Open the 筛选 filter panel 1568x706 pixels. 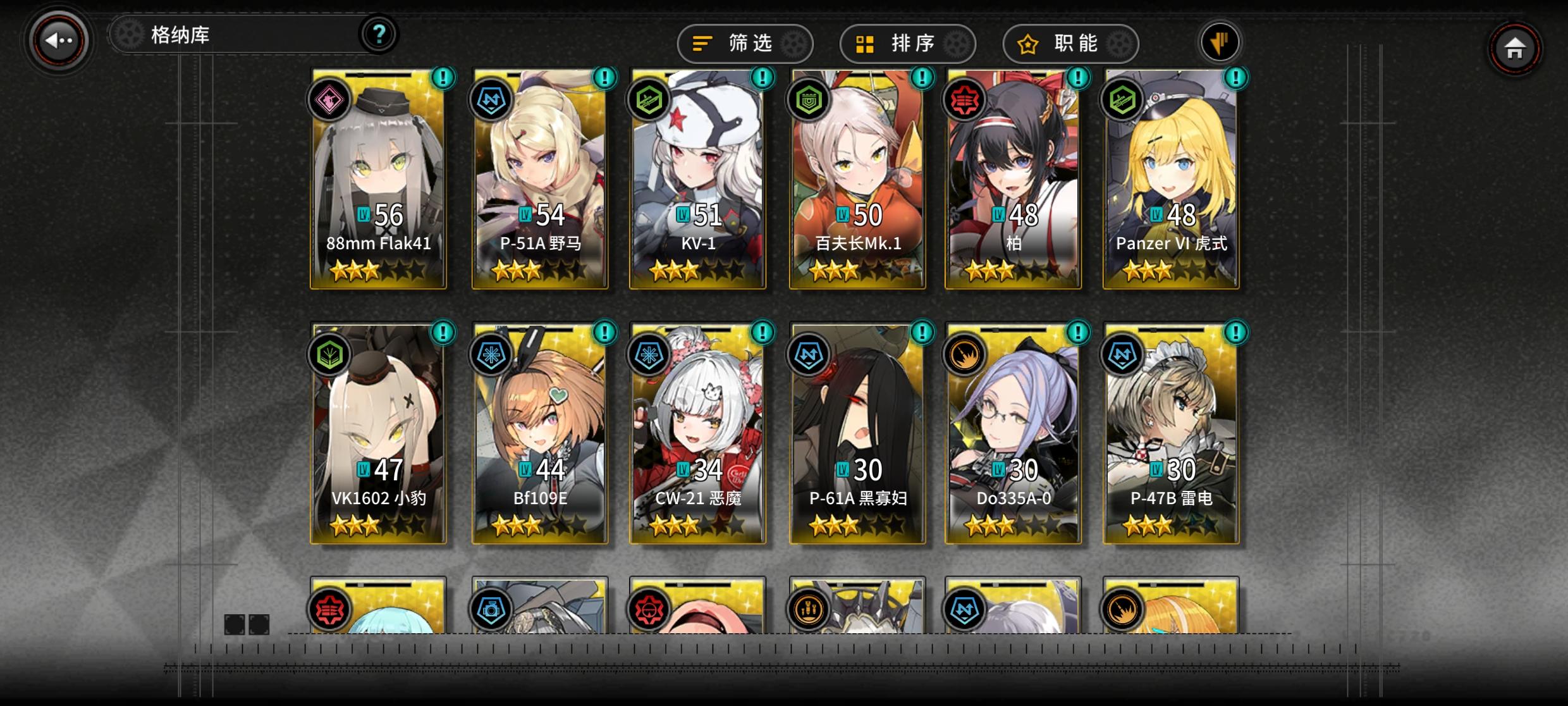point(745,43)
